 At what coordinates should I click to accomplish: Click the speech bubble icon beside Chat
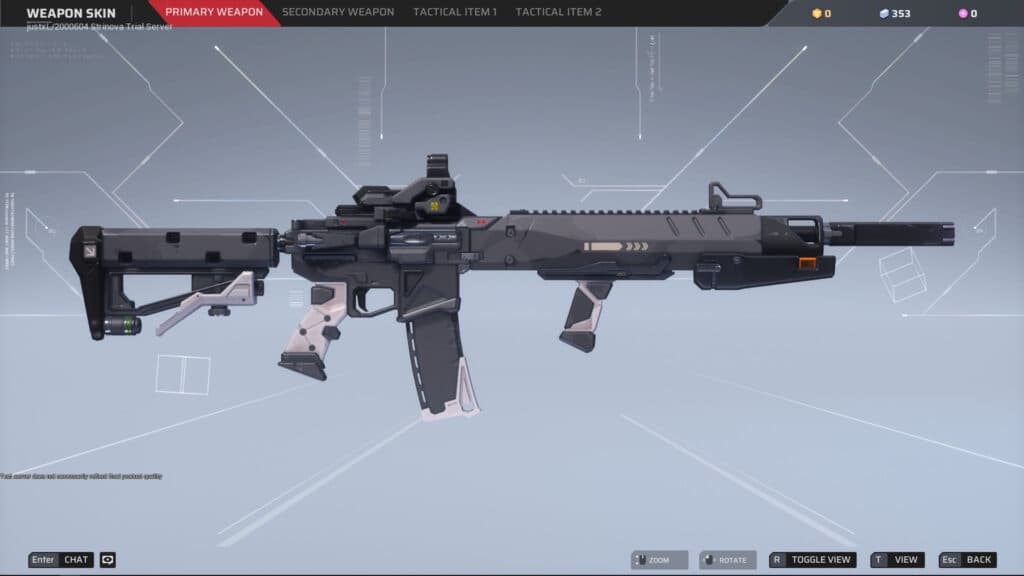tap(108, 560)
